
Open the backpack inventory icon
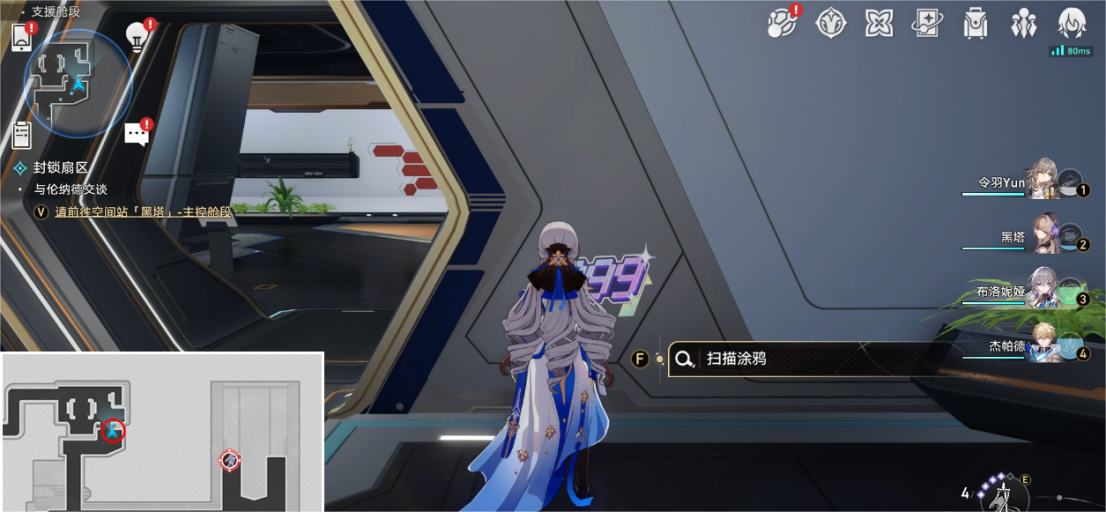point(975,22)
